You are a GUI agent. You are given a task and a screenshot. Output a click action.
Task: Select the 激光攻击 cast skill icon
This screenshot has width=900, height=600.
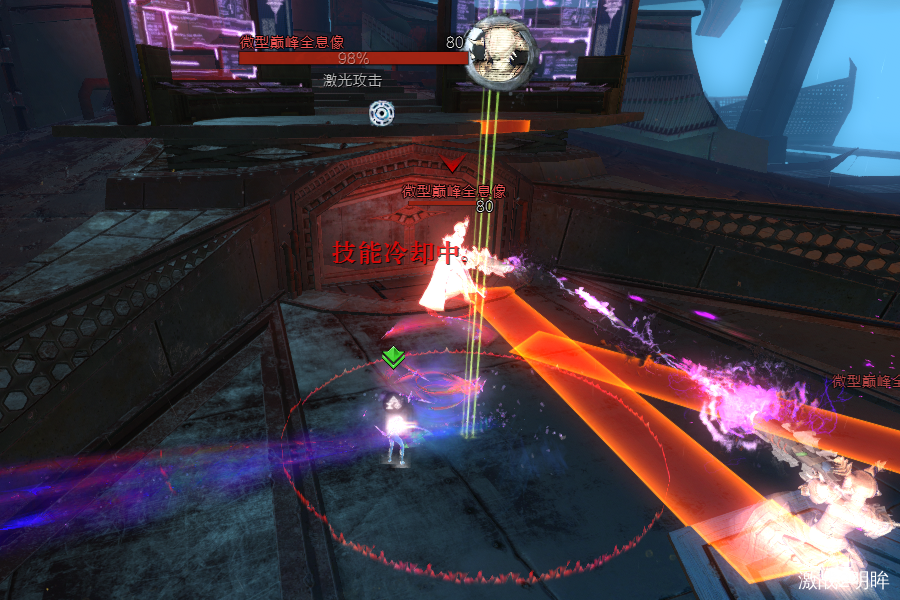(x=381, y=113)
